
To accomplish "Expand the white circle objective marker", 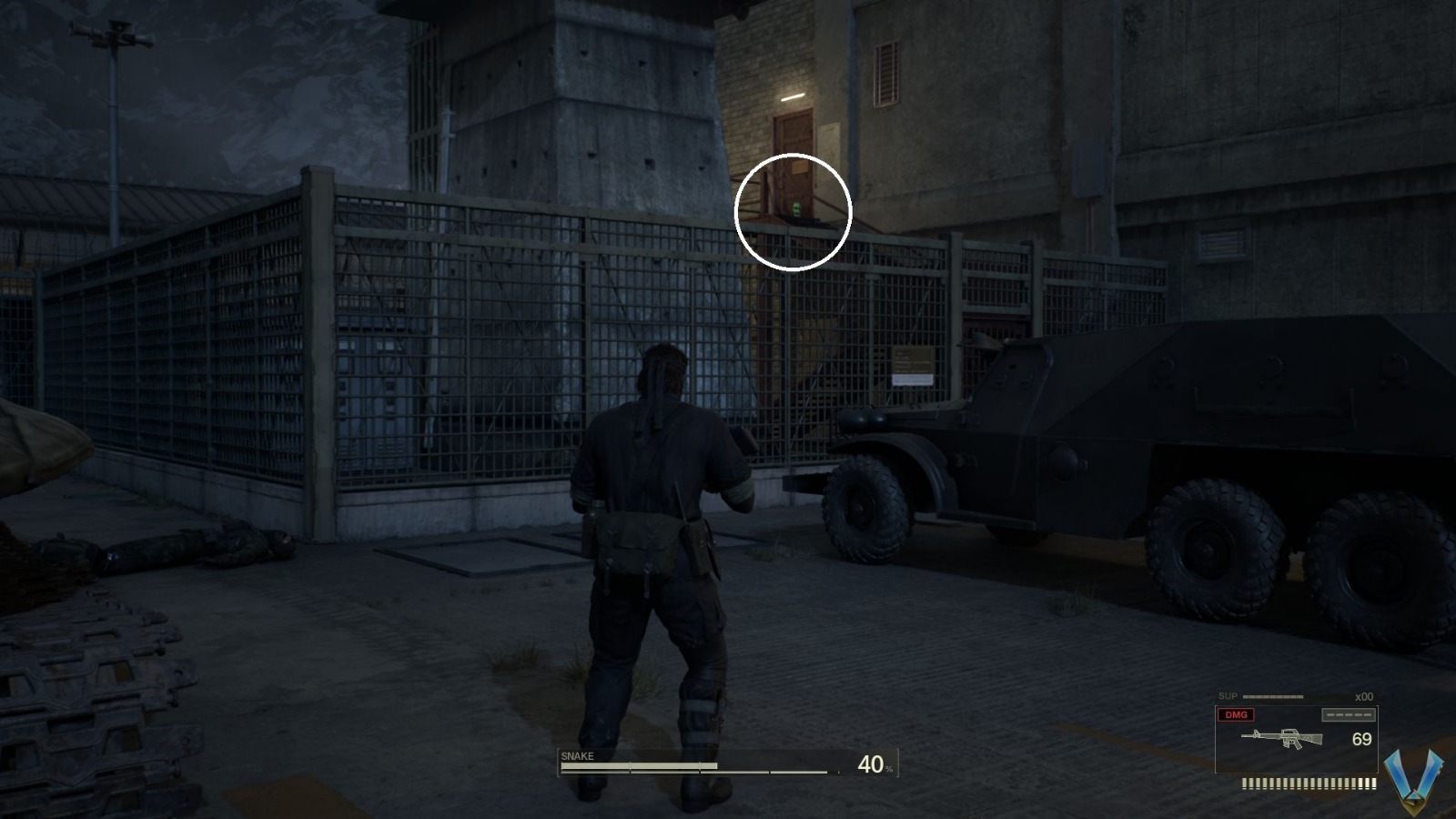I will tap(792, 212).
